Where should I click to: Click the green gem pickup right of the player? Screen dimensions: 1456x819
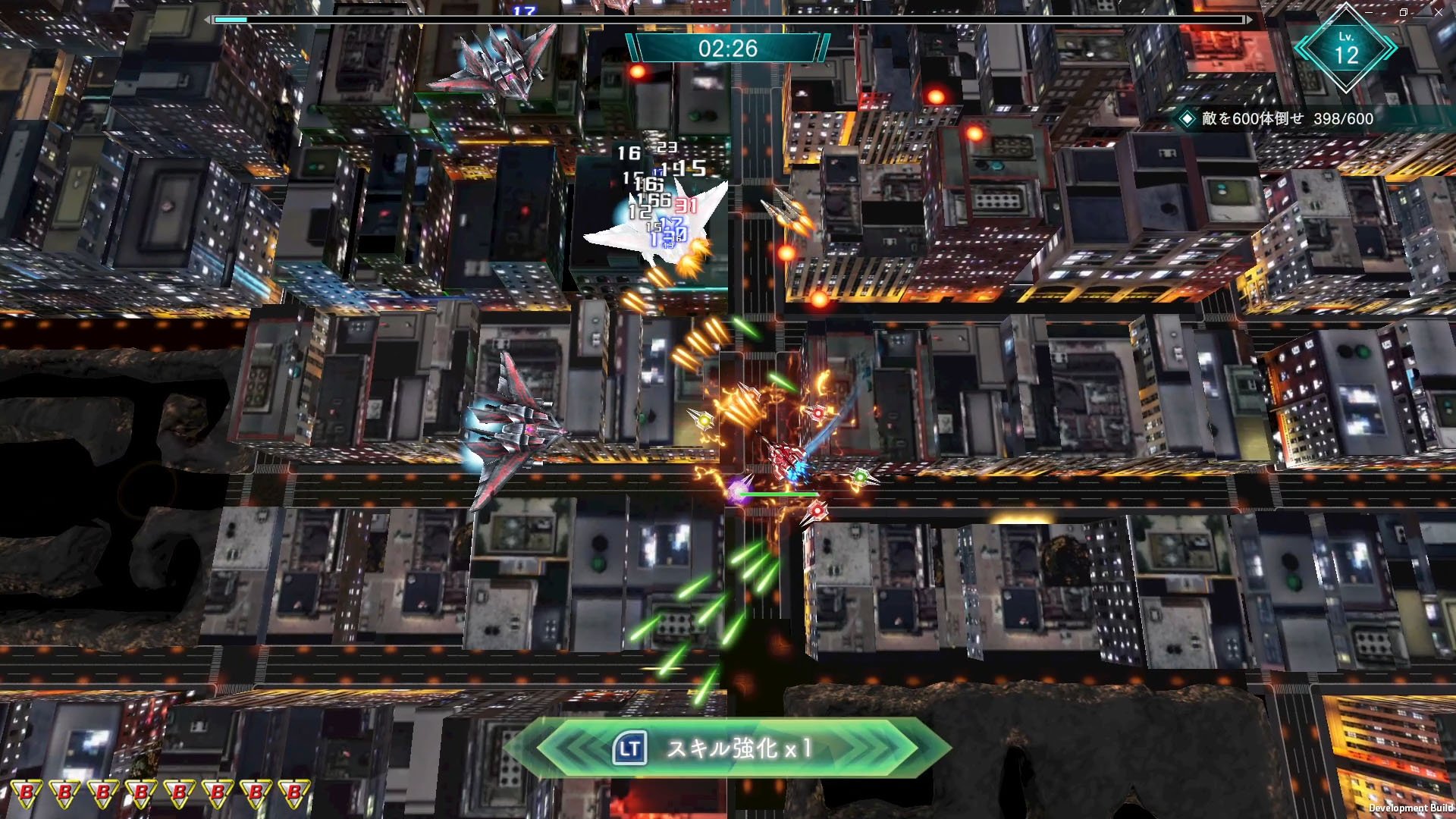861,476
